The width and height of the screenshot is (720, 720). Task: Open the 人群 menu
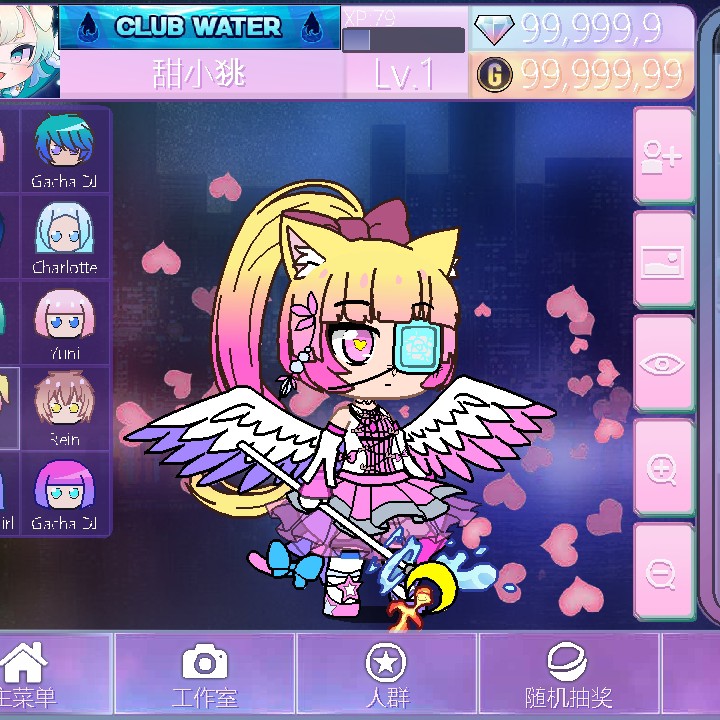pos(387,675)
